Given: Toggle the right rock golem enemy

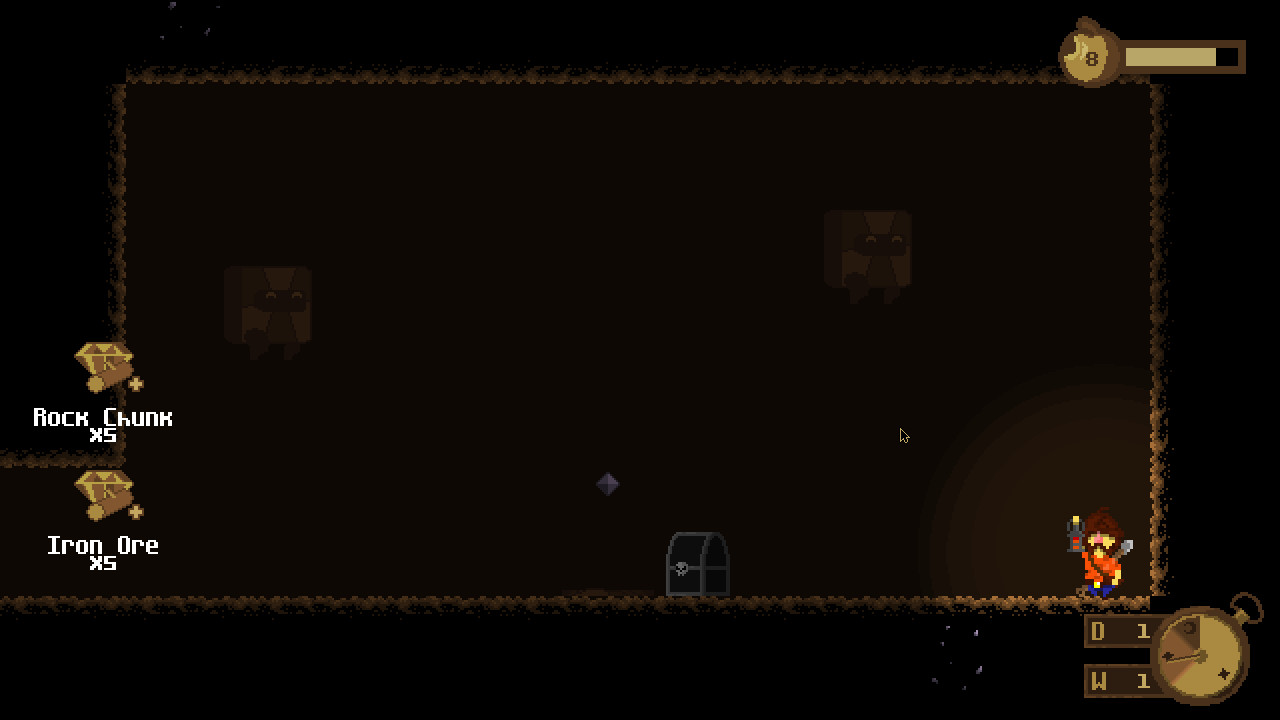Looking at the screenshot, I should pyautogui.click(x=868, y=250).
